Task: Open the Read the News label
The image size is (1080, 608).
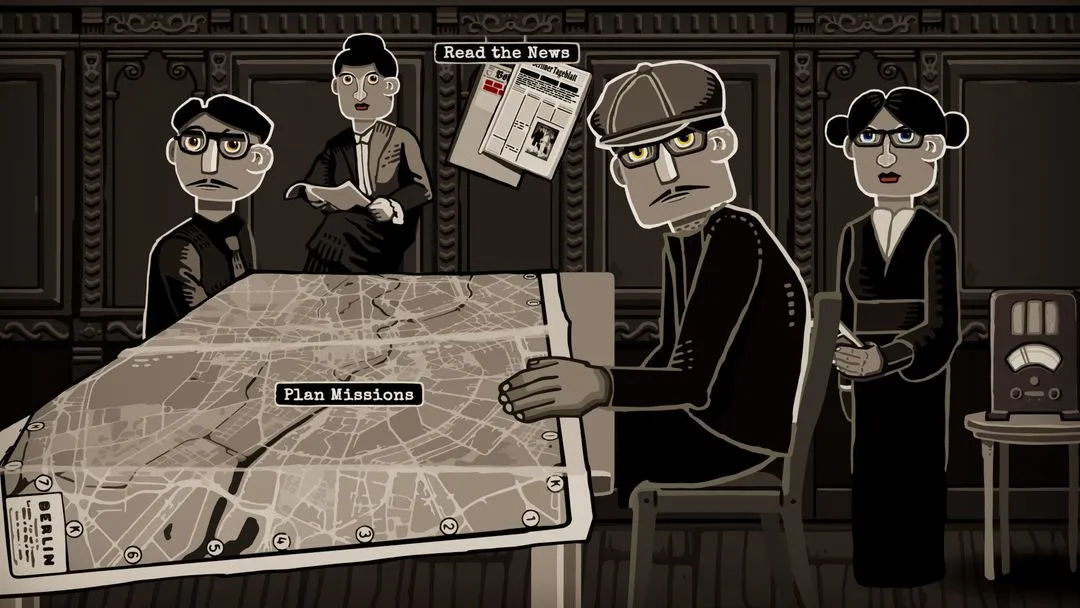Action: [506, 52]
